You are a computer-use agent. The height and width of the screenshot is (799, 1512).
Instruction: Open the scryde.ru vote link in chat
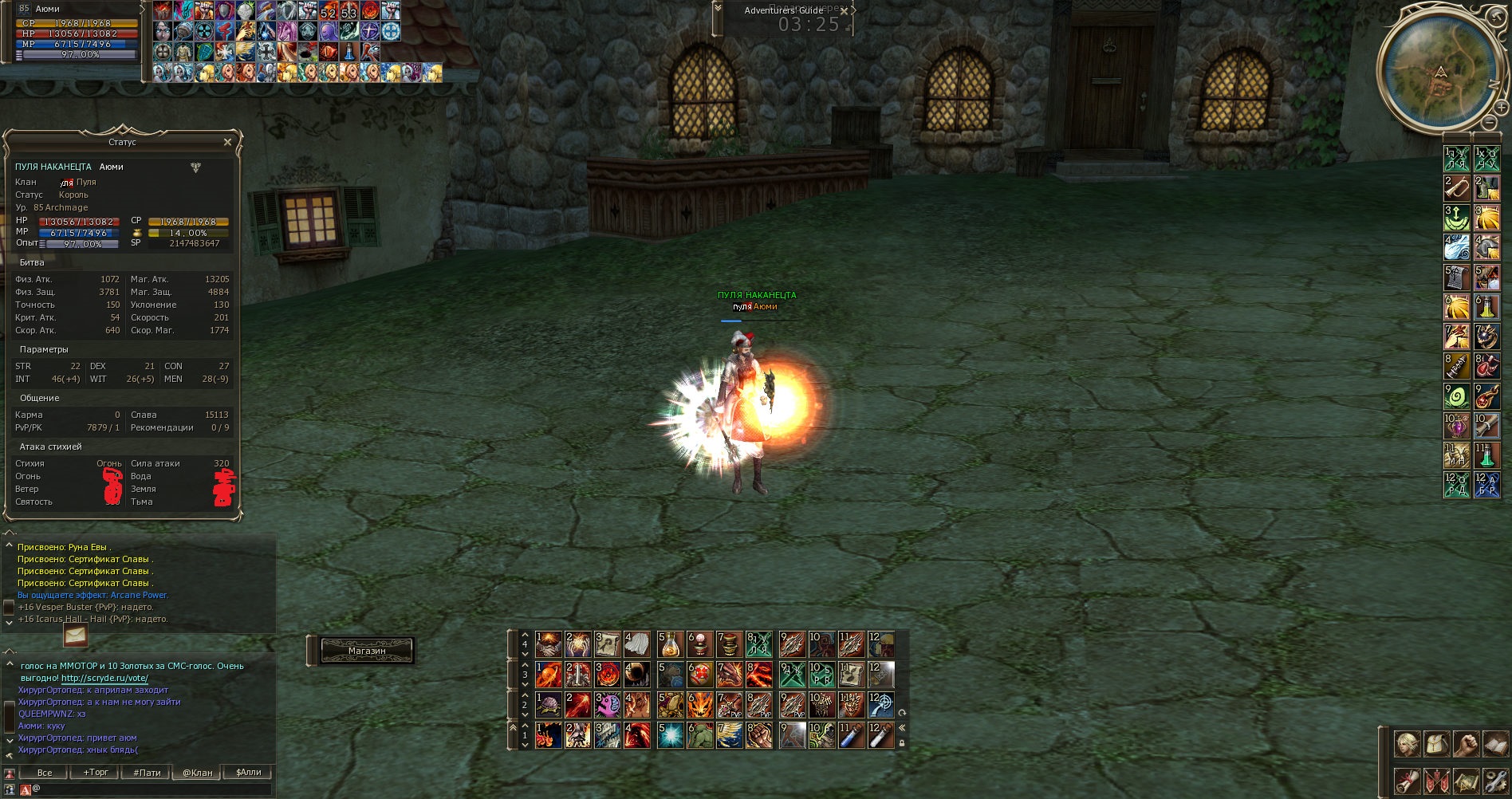(x=104, y=678)
